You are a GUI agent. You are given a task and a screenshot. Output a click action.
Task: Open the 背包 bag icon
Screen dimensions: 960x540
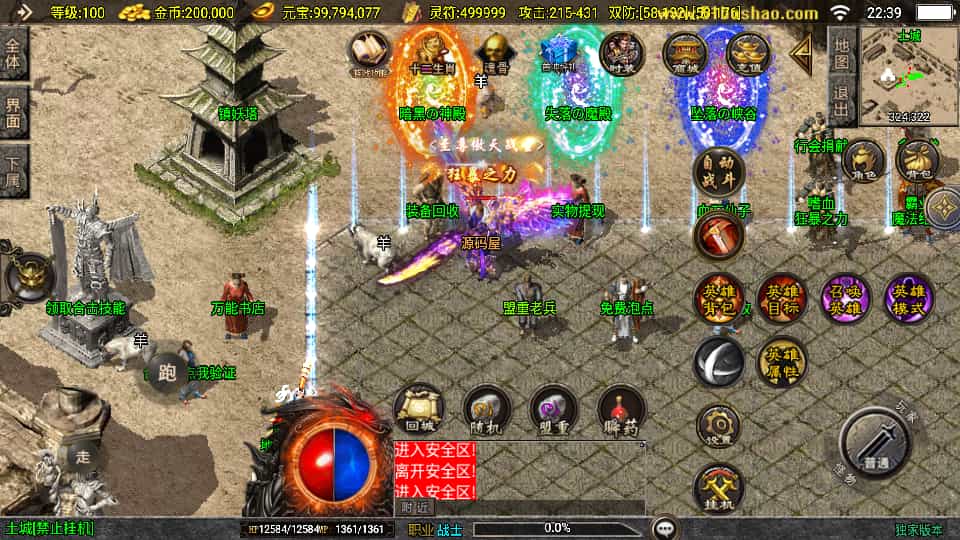point(916,161)
